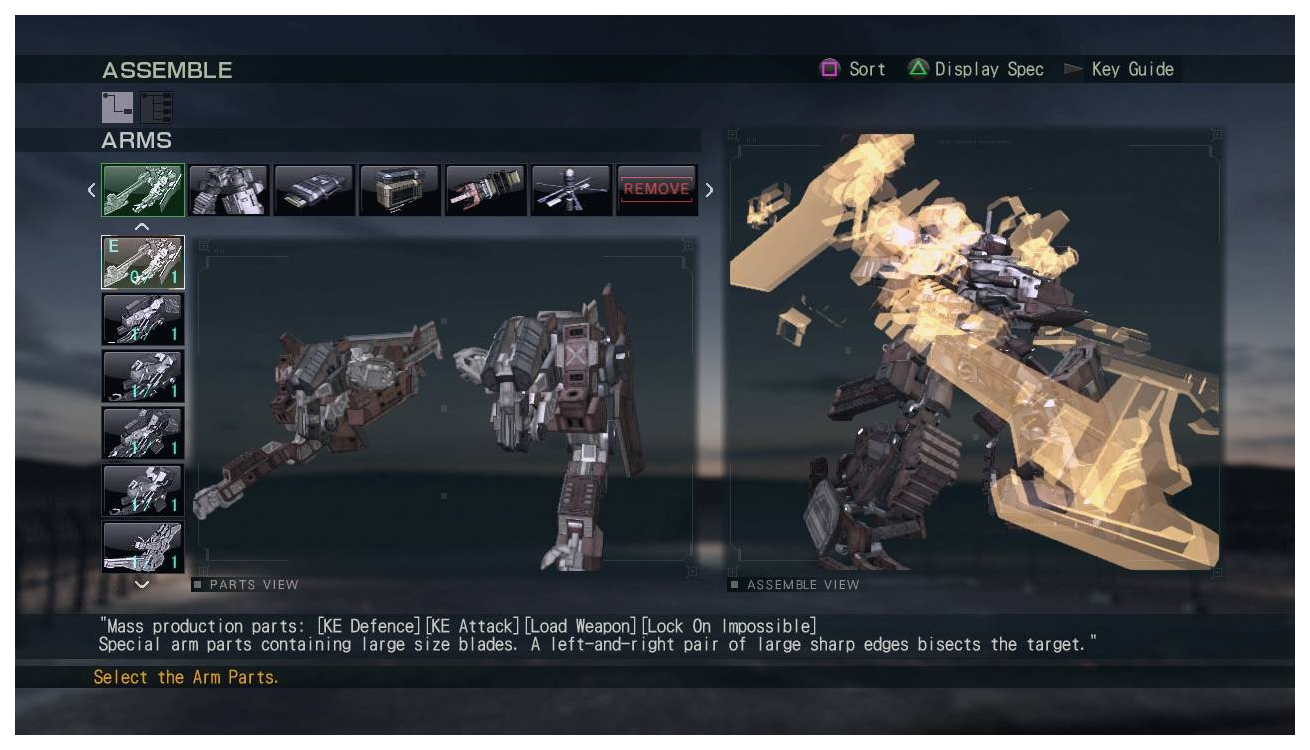1310x750 pixels.
Task: Expand the next category page with right chevron
Action: click(x=710, y=188)
